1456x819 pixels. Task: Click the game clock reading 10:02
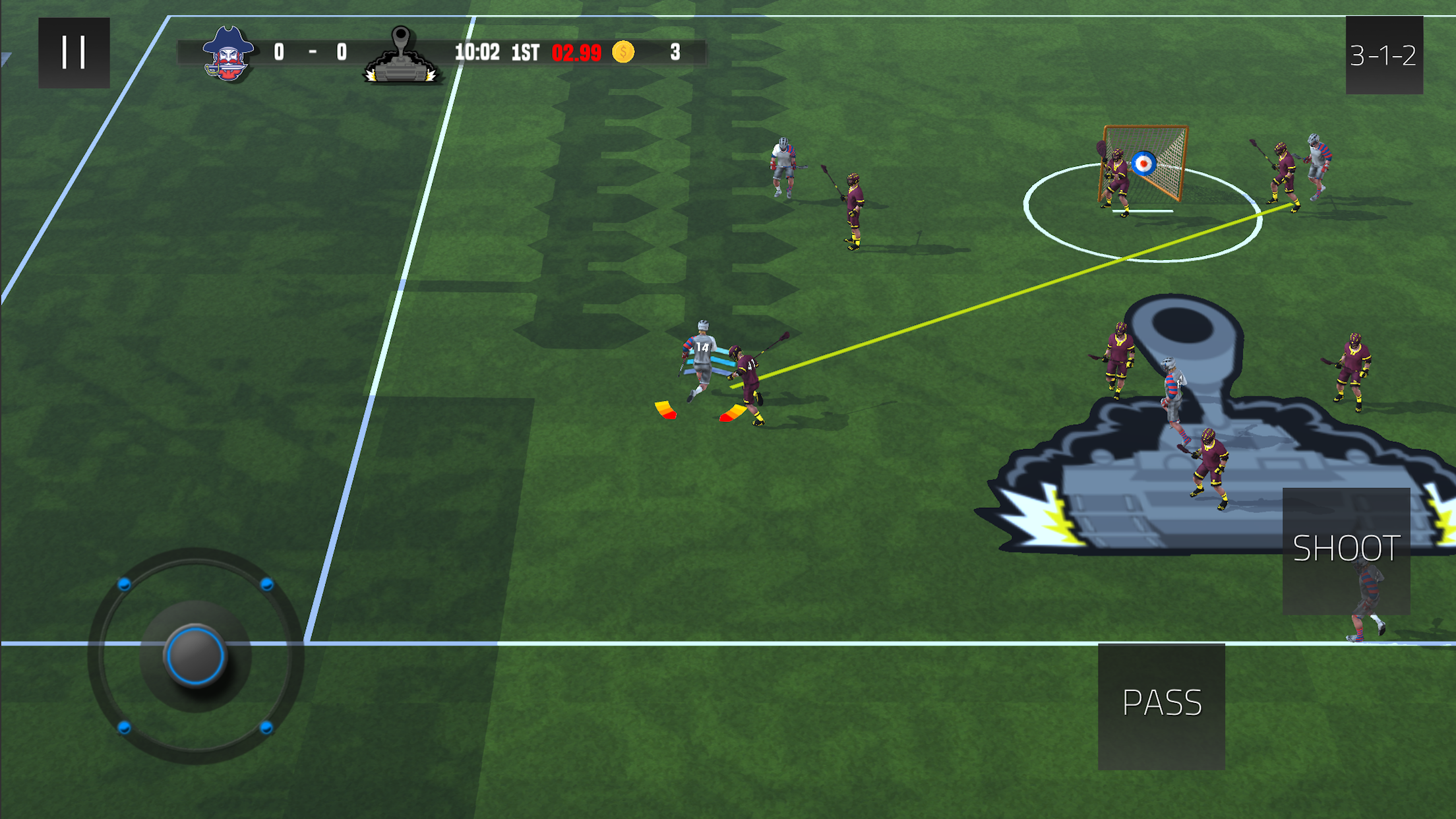pos(477,51)
